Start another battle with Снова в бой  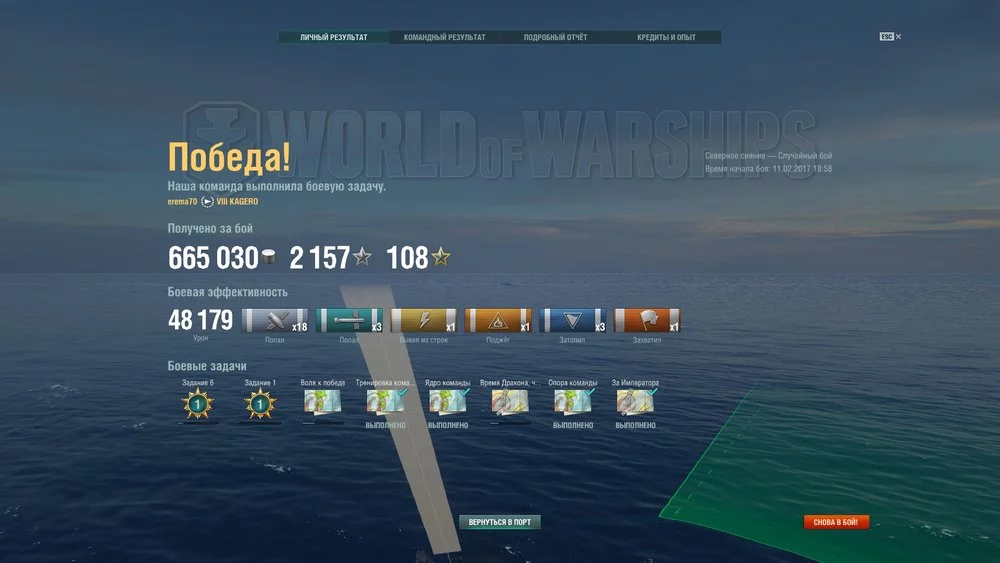pyautogui.click(x=836, y=522)
